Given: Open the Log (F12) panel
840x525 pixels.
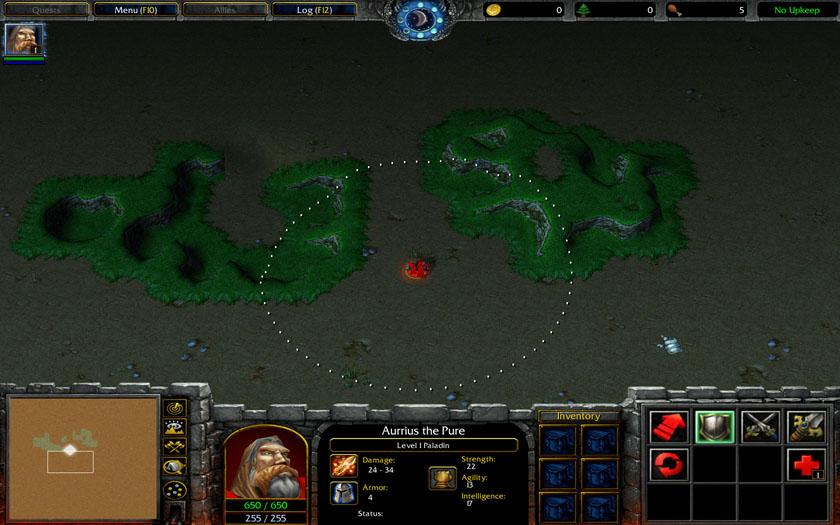Looking at the screenshot, I should 314,10.
